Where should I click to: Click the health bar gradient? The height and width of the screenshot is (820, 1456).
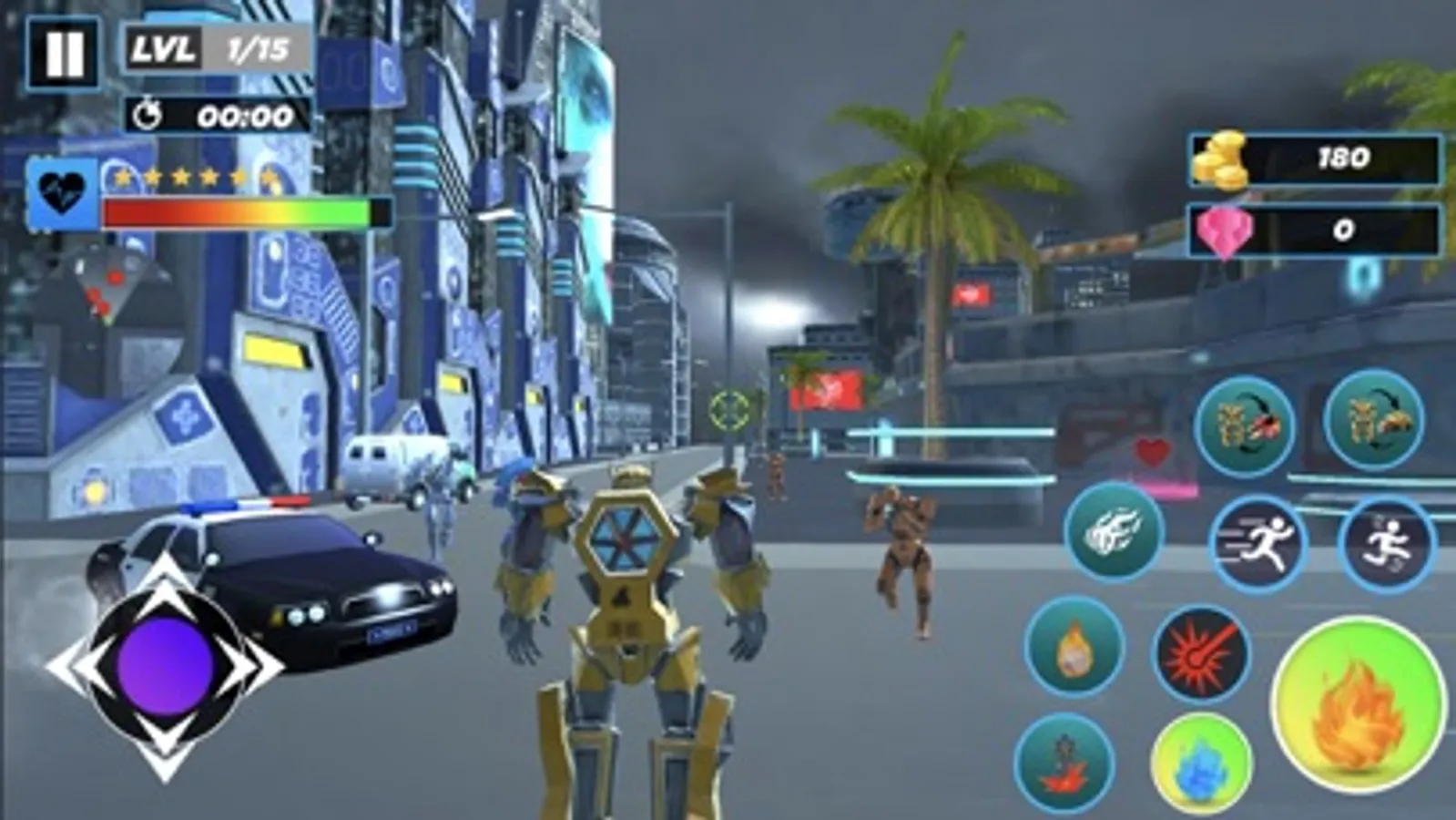[235, 213]
